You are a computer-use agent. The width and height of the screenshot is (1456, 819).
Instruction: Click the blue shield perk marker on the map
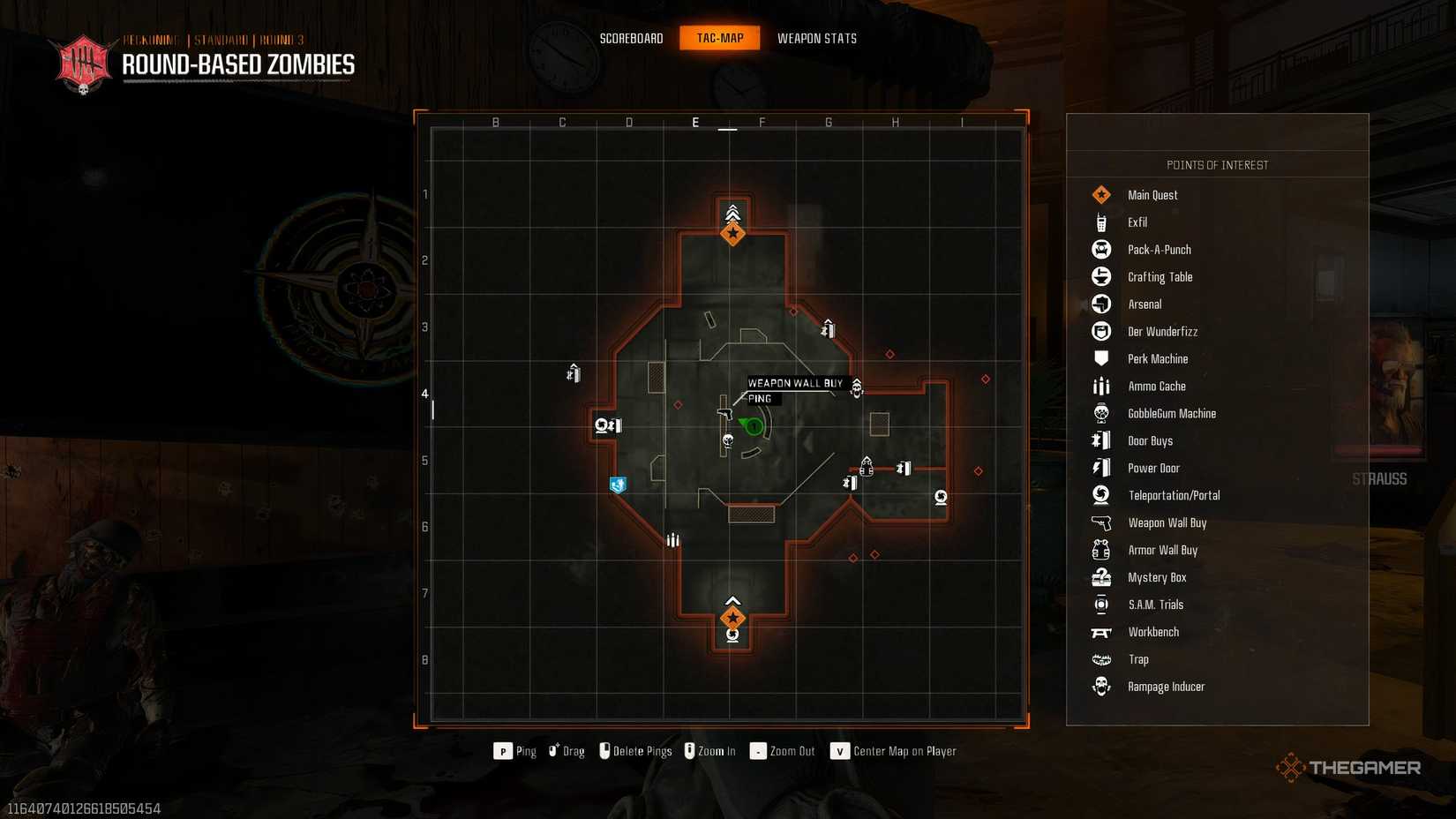[618, 485]
